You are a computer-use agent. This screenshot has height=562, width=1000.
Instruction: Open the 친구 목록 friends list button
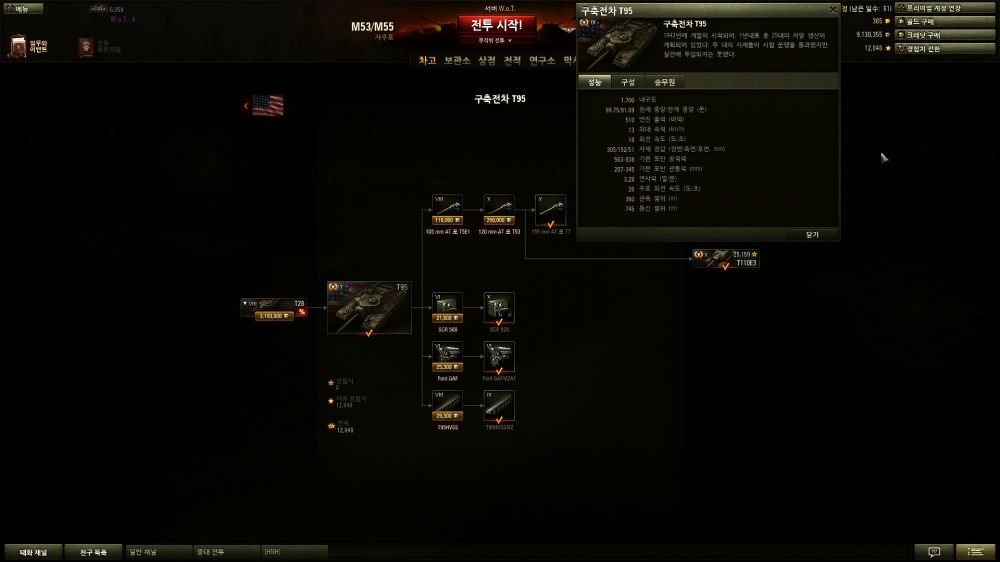(93, 551)
